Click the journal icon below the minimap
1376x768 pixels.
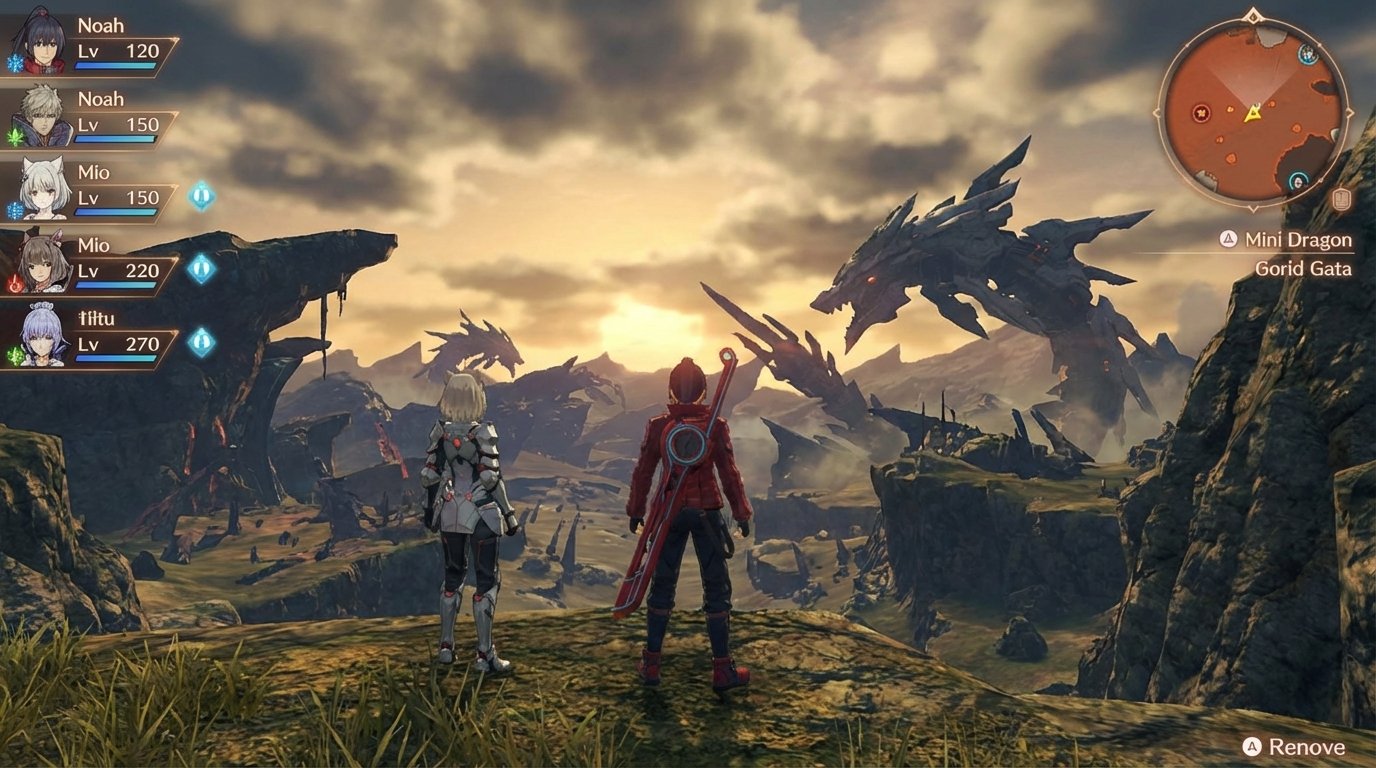pyautogui.click(x=1342, y=198)
